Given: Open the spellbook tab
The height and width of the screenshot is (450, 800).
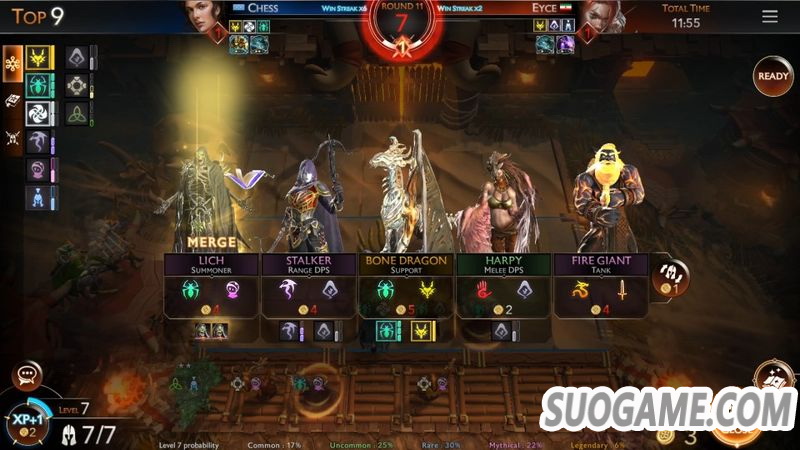Looking at the screenshot, I should tap(14, 100).
